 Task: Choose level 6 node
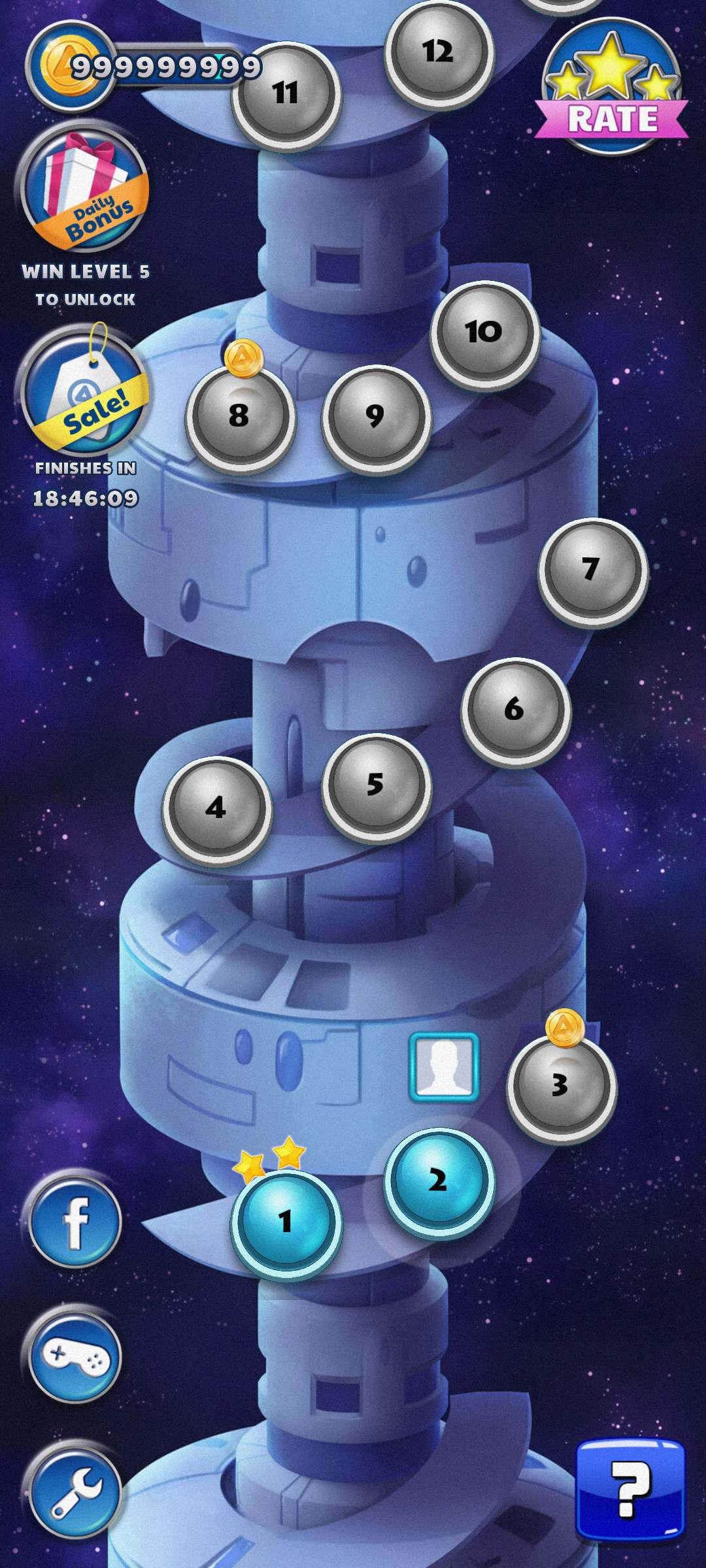click(x=515, y=710)
